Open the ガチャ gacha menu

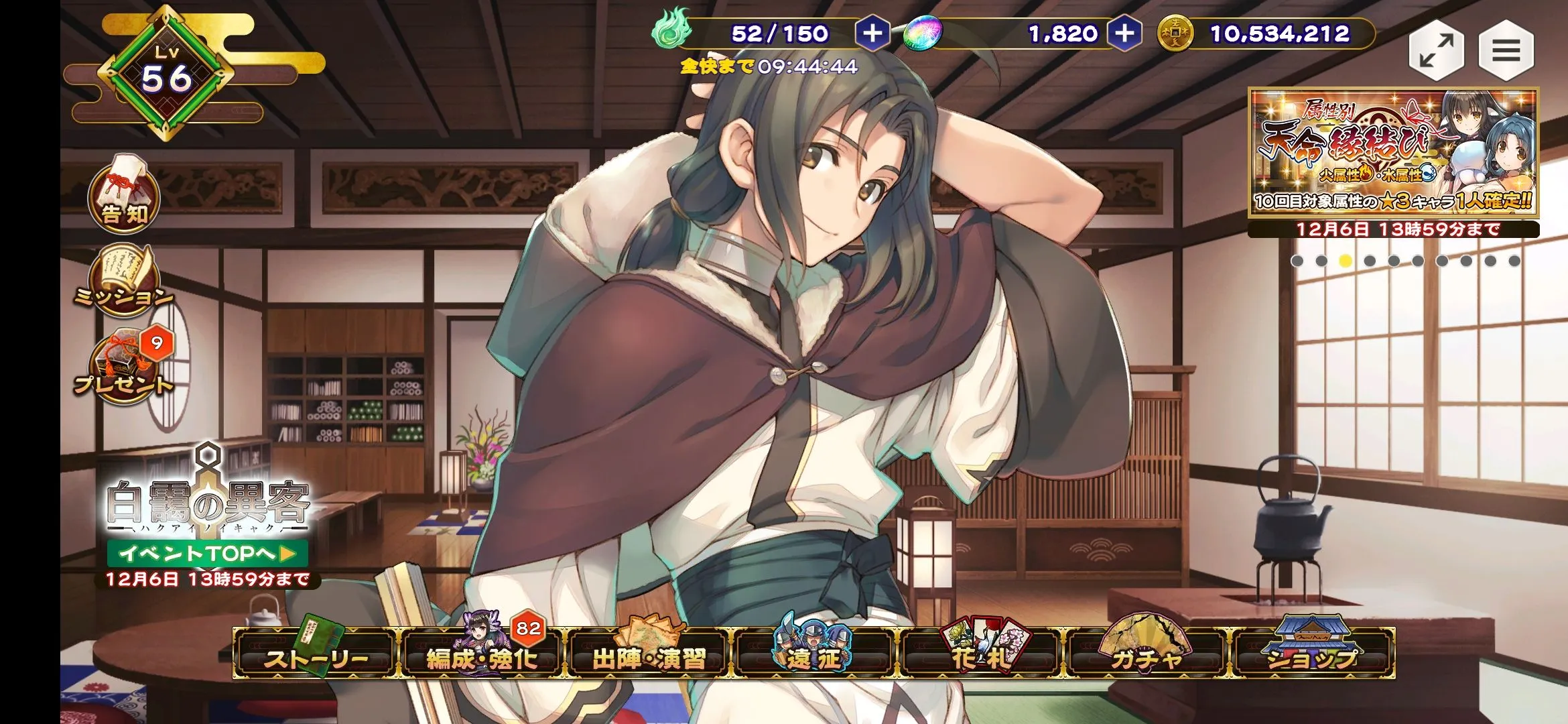[x=1146, y=655]
